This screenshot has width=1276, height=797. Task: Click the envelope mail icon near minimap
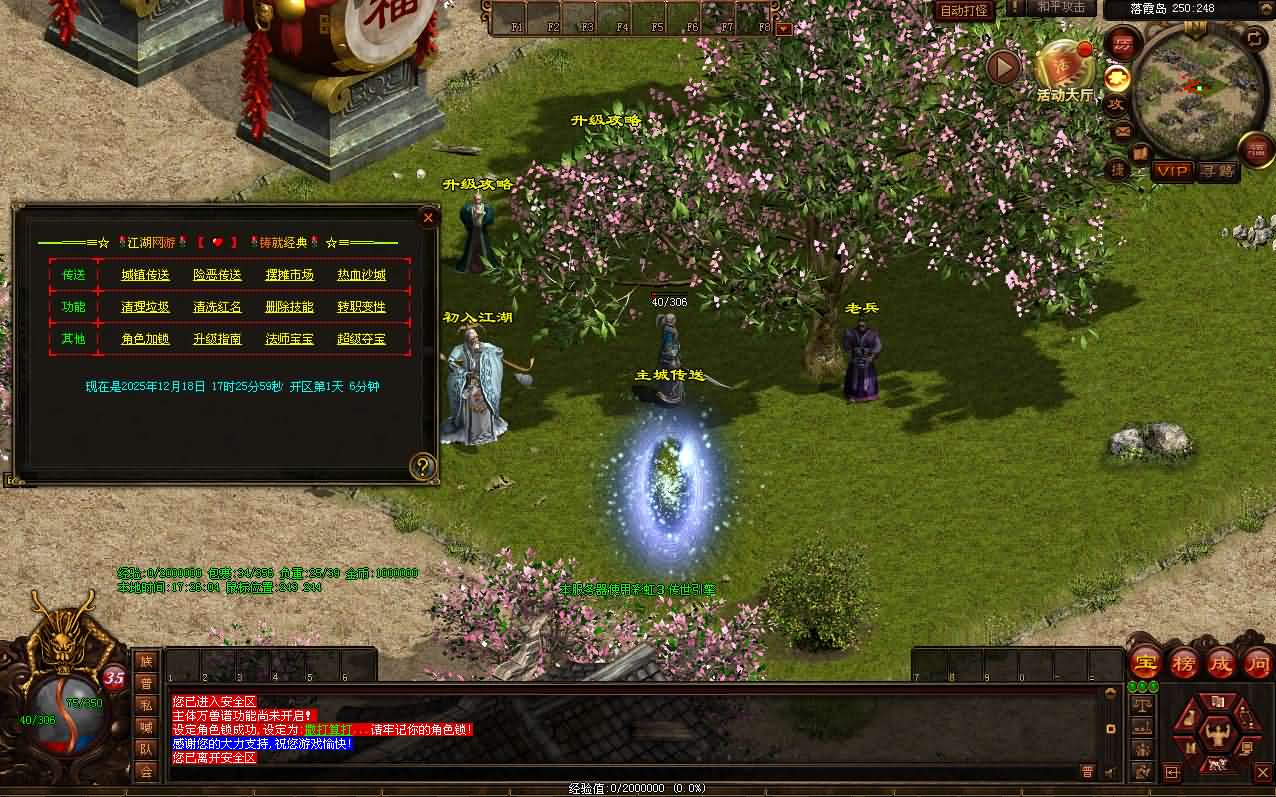pos(1121,130)
